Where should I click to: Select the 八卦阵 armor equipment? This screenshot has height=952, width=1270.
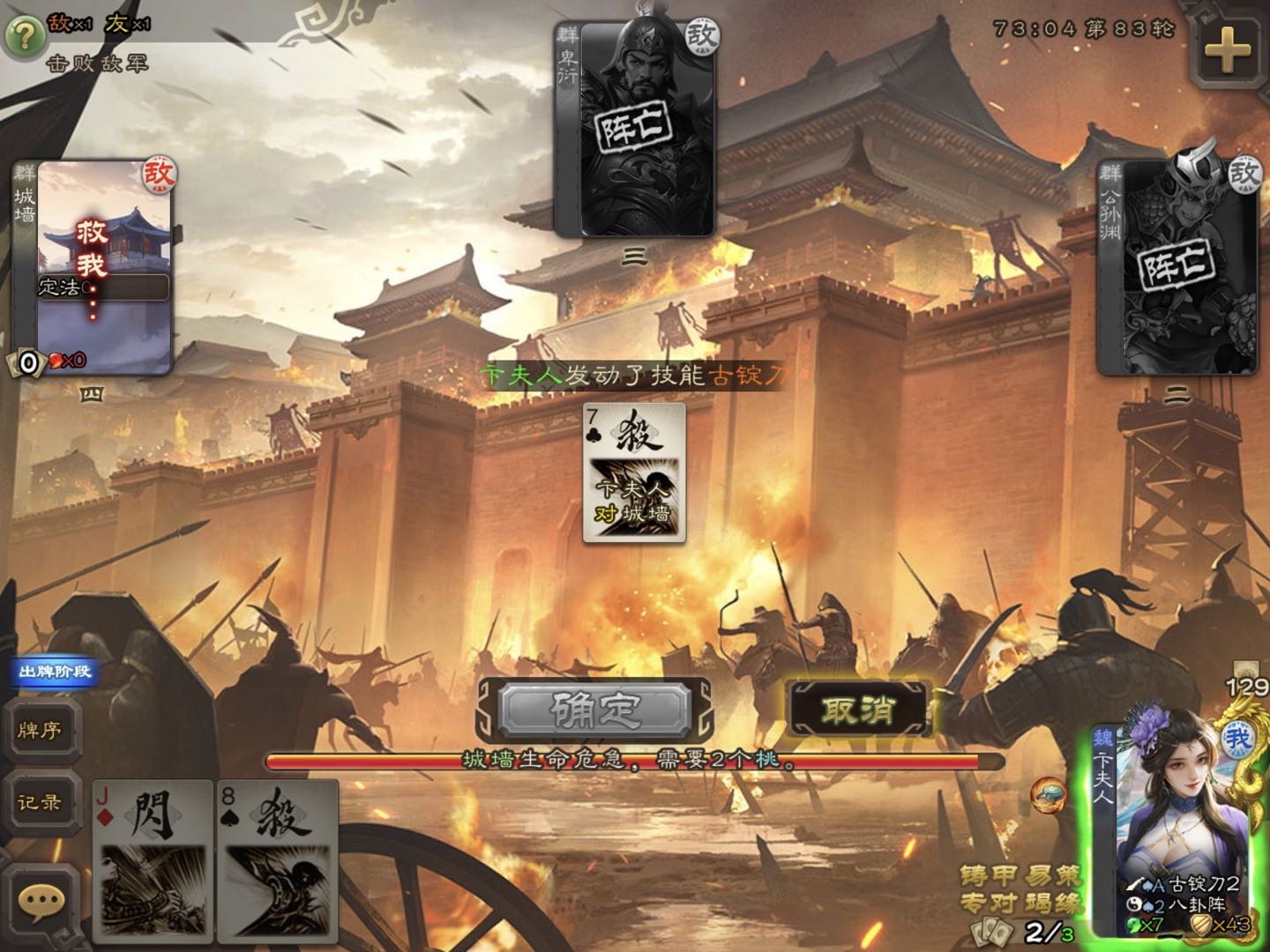(x=1186, y=904)
